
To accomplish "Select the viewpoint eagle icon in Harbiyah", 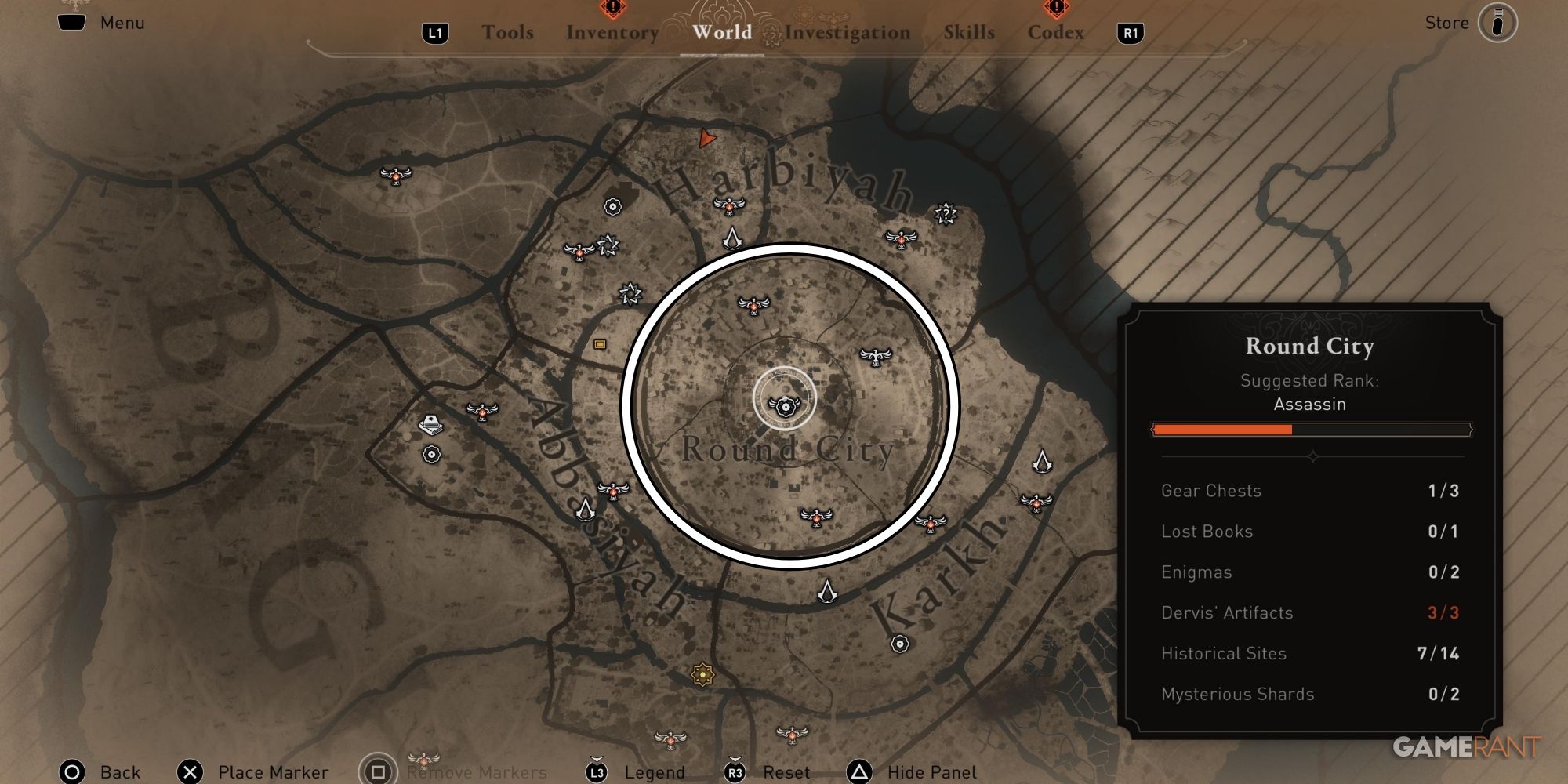I will pyautogui.click(x=729, y=207).
